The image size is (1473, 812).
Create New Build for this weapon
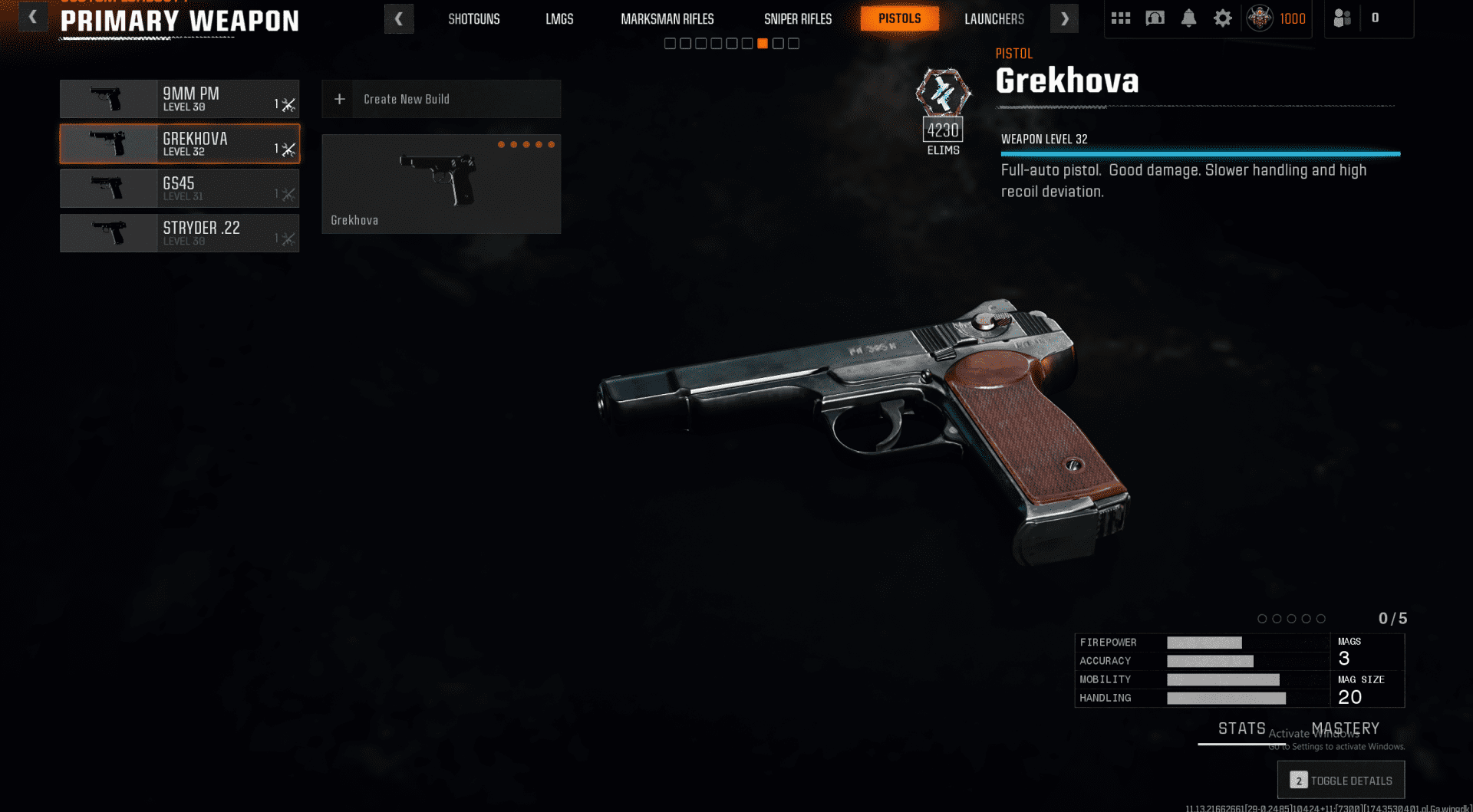pos(441,99)
